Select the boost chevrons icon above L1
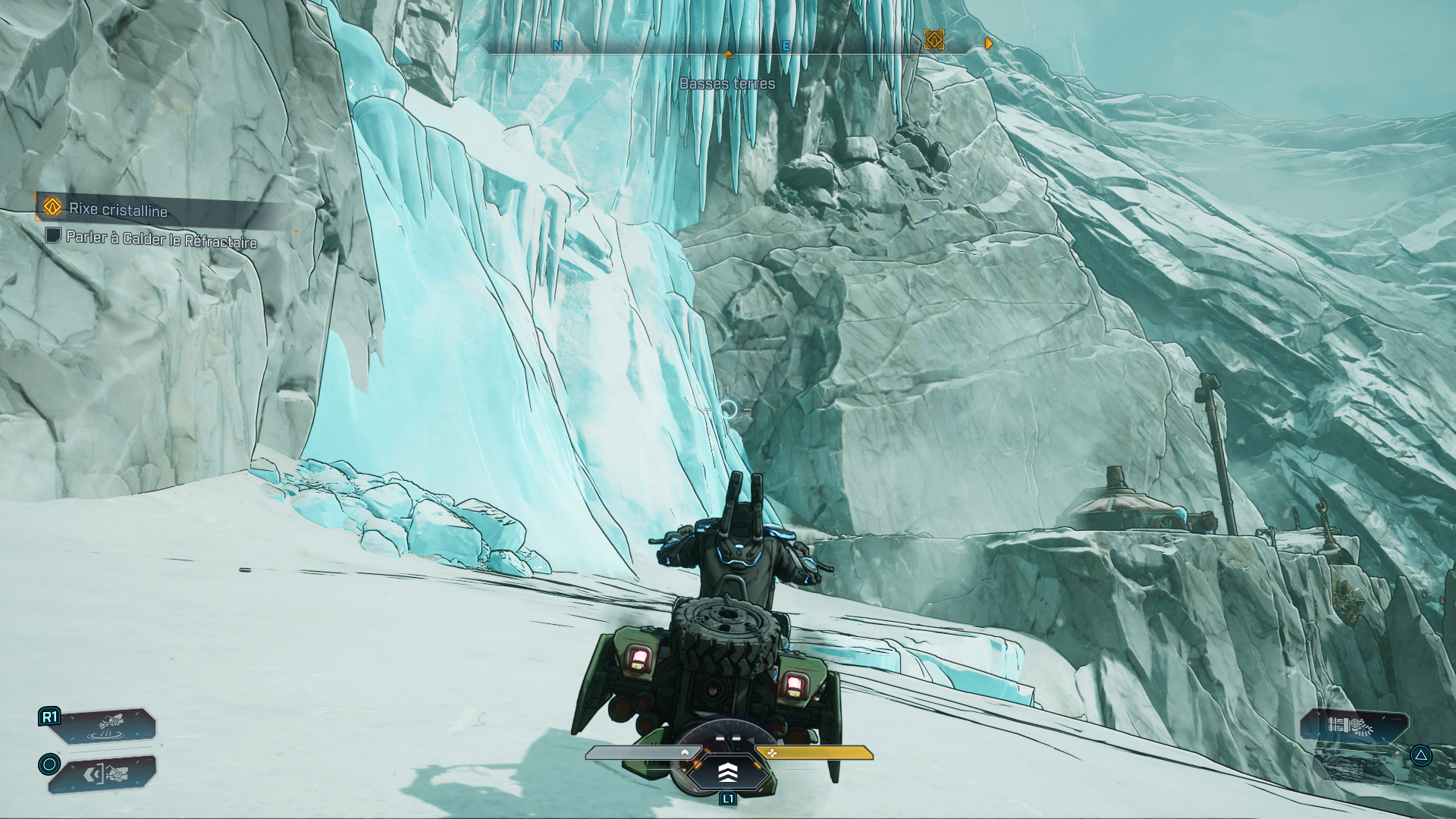The image size is (1456, 819). pos(728,774)
